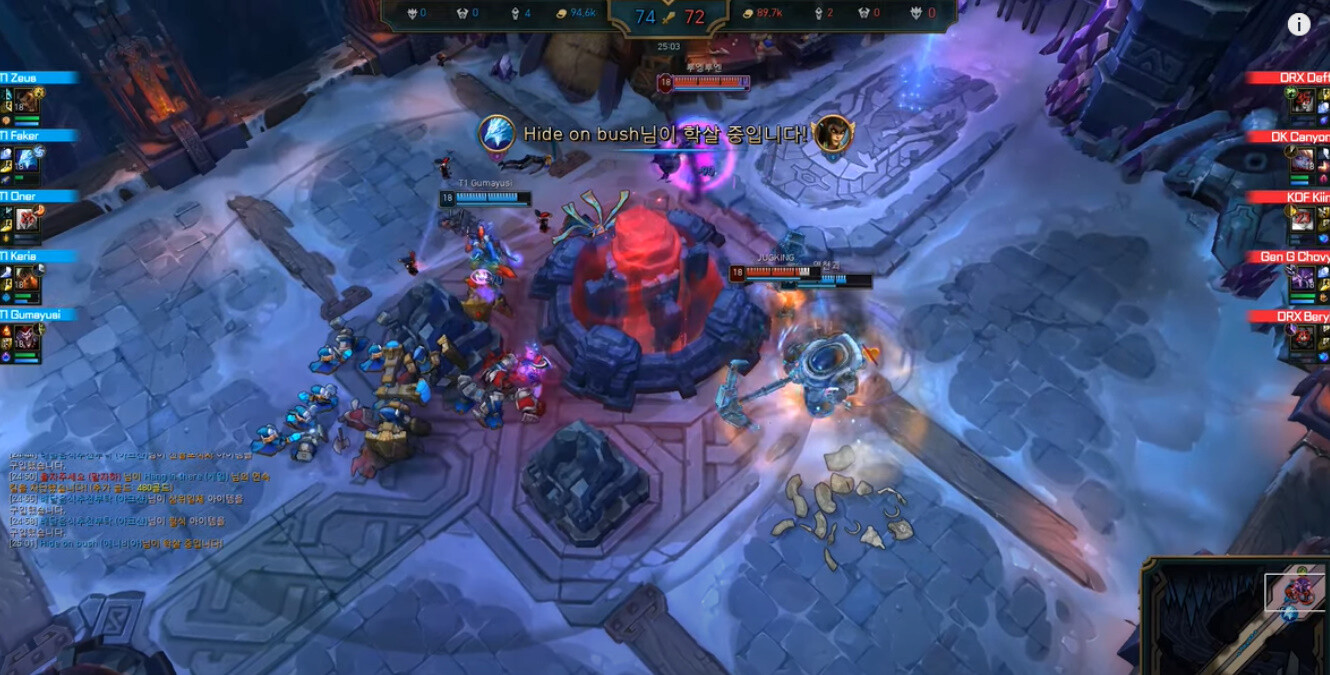
Task: Open the video info card icon
Action: (x=1298, y=25)
